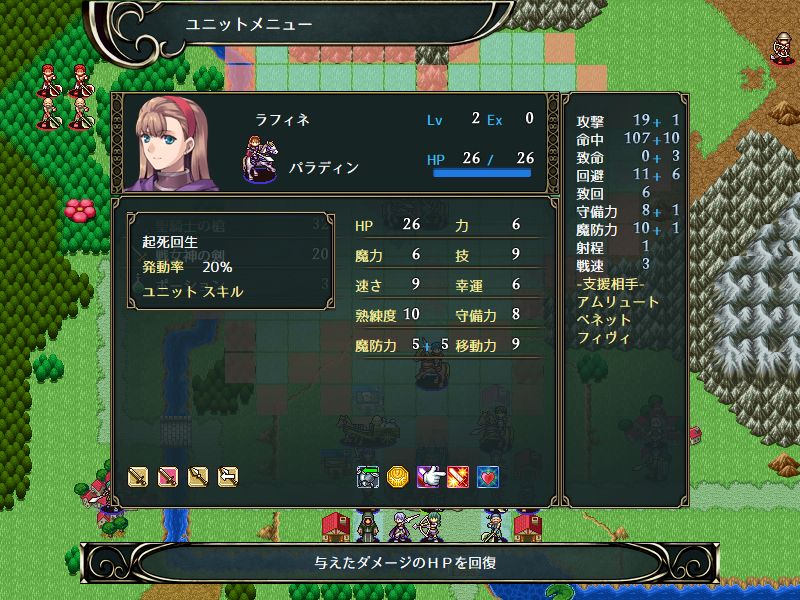
Task: Select the lance weapon-type icon
Action: pos(198,477)
